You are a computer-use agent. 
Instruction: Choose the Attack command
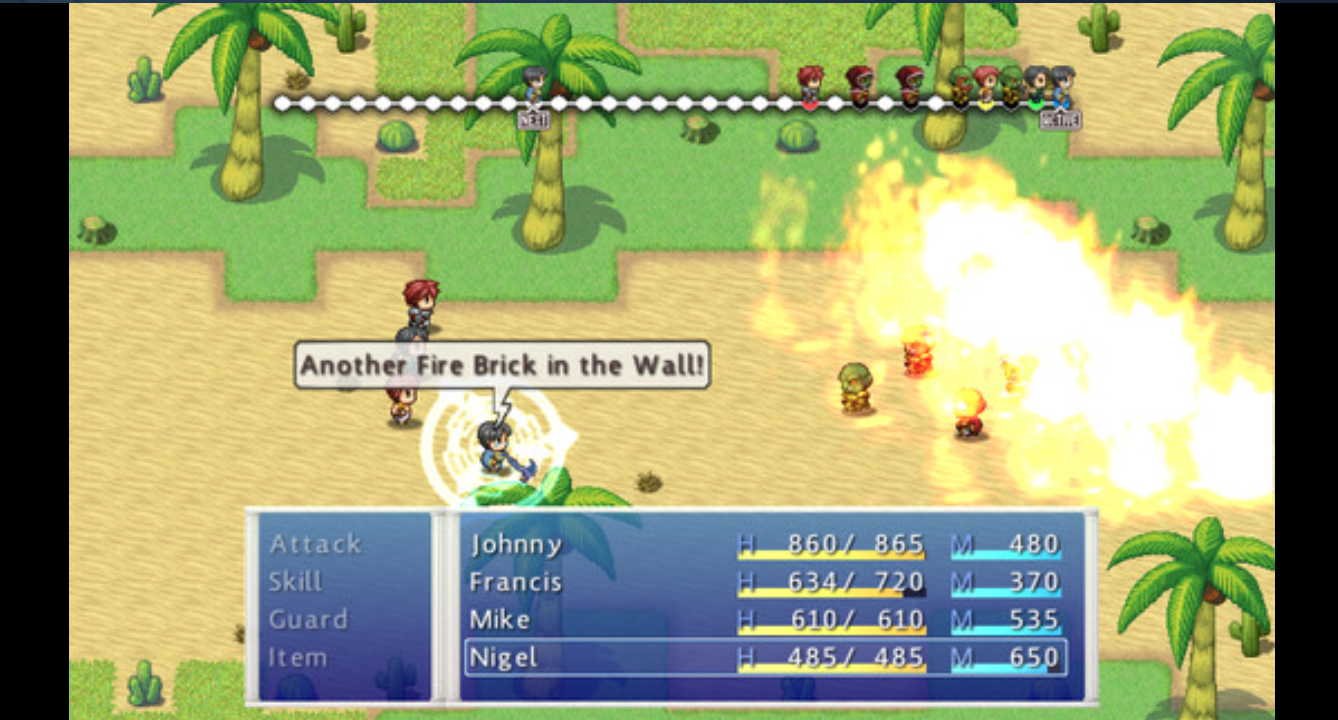(x=315, y=544)
